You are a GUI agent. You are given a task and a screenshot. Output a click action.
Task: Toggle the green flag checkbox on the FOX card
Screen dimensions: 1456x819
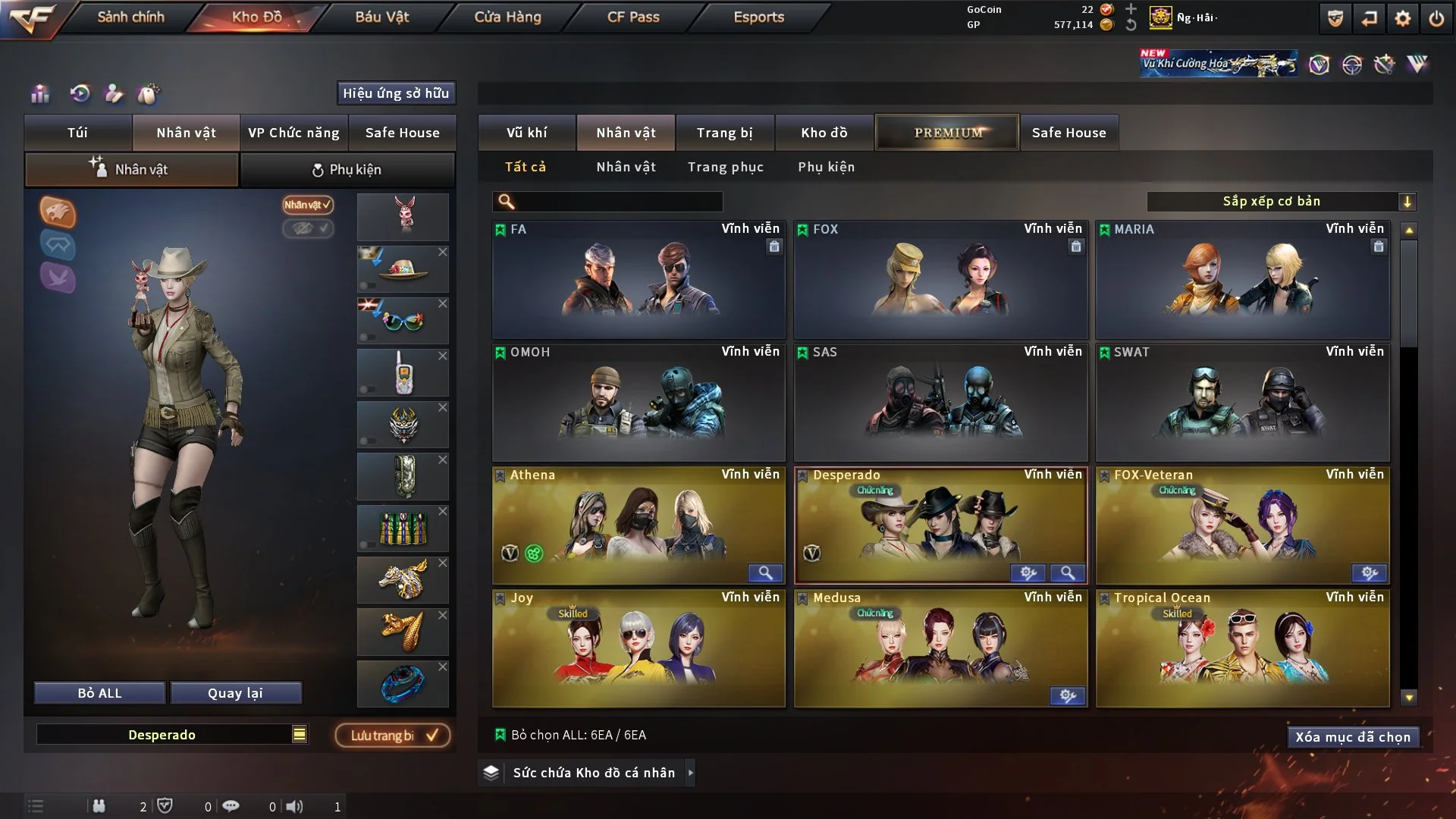click(802, 228)
